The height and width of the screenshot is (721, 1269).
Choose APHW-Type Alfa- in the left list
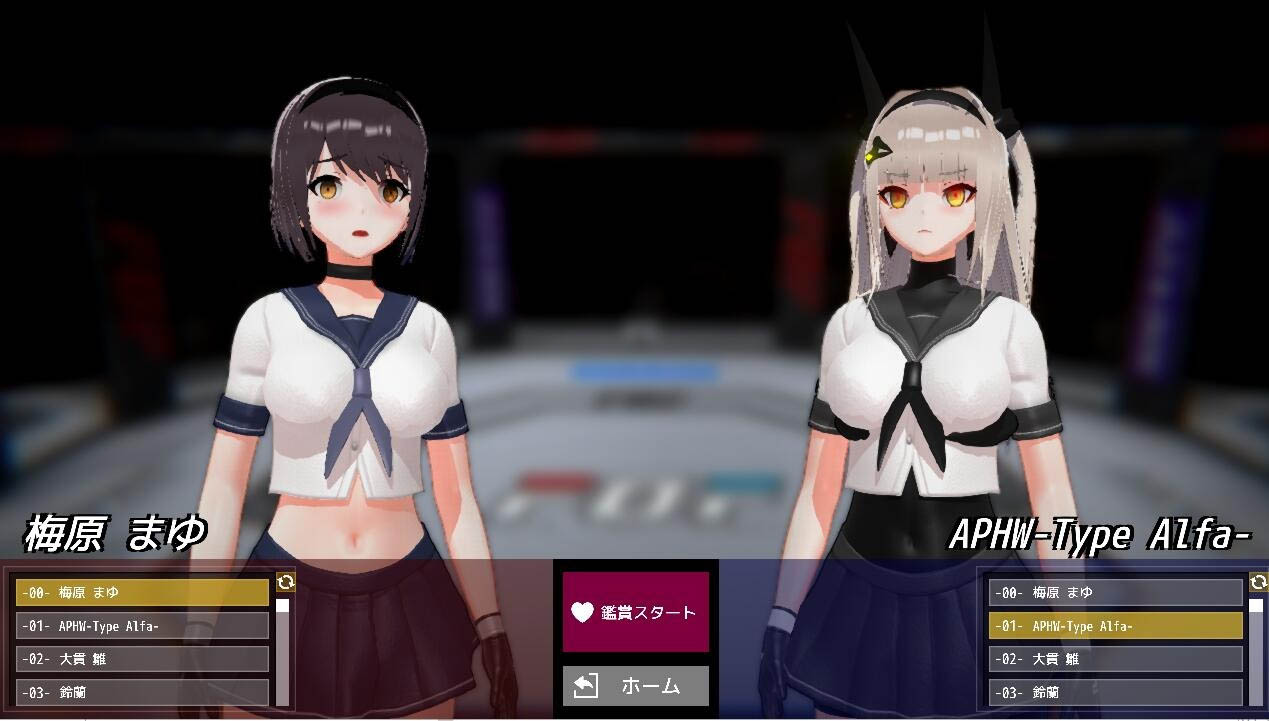[x=142, y=626]
